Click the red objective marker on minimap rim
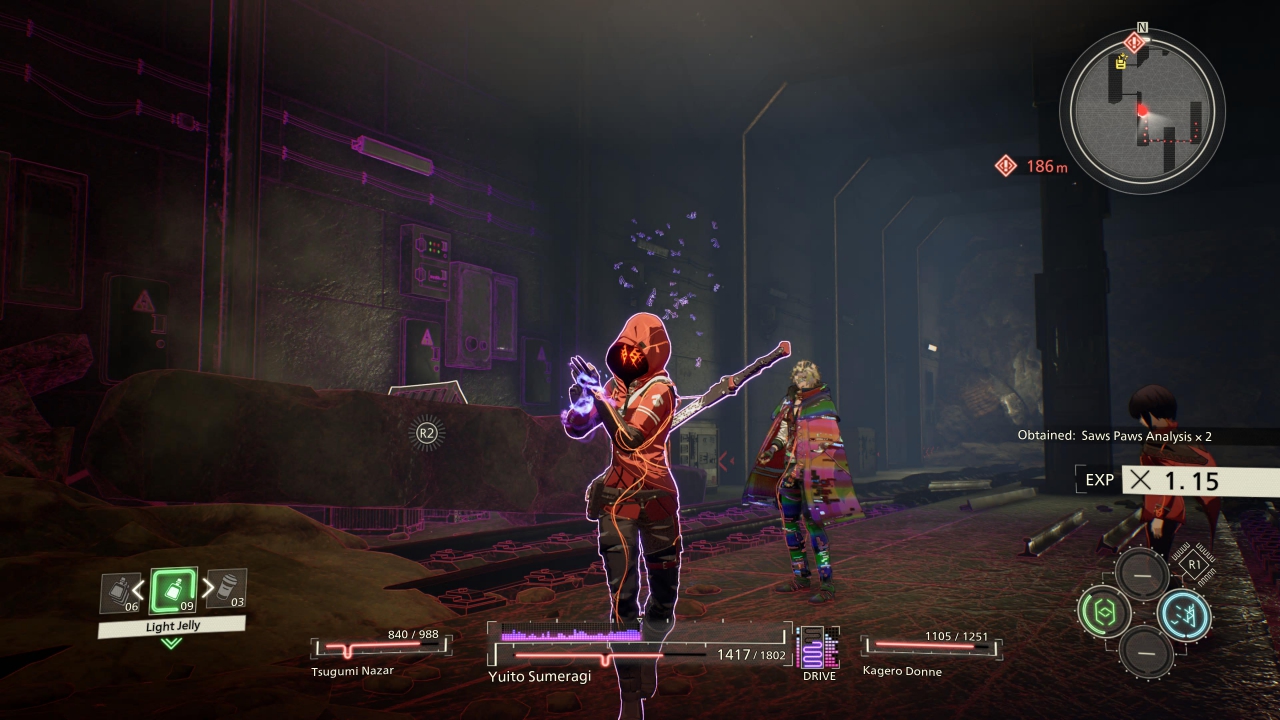1280x720 pixels. pos(1134,42)
